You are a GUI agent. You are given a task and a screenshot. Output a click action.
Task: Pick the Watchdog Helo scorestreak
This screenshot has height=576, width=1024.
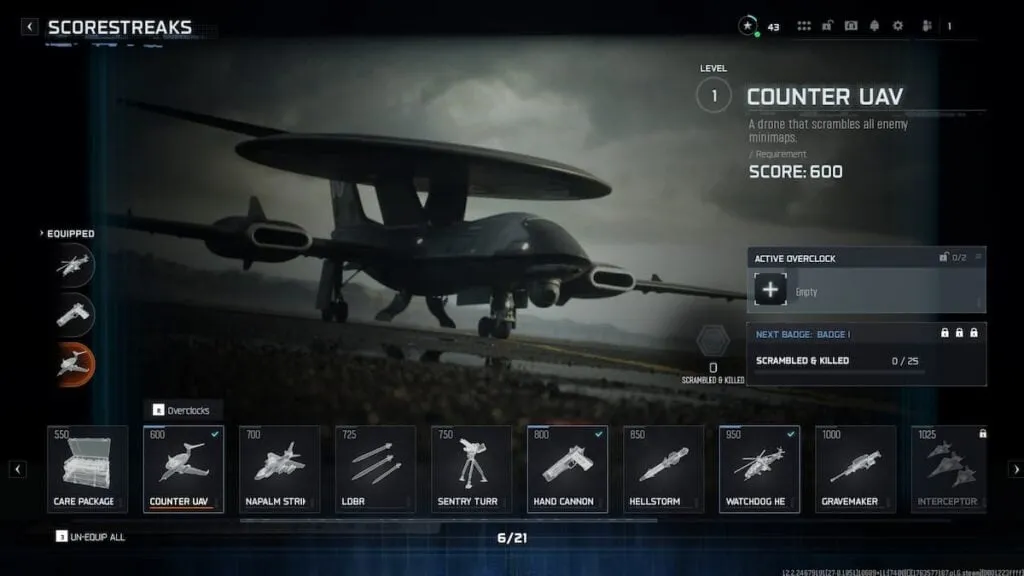pos(759,469)
